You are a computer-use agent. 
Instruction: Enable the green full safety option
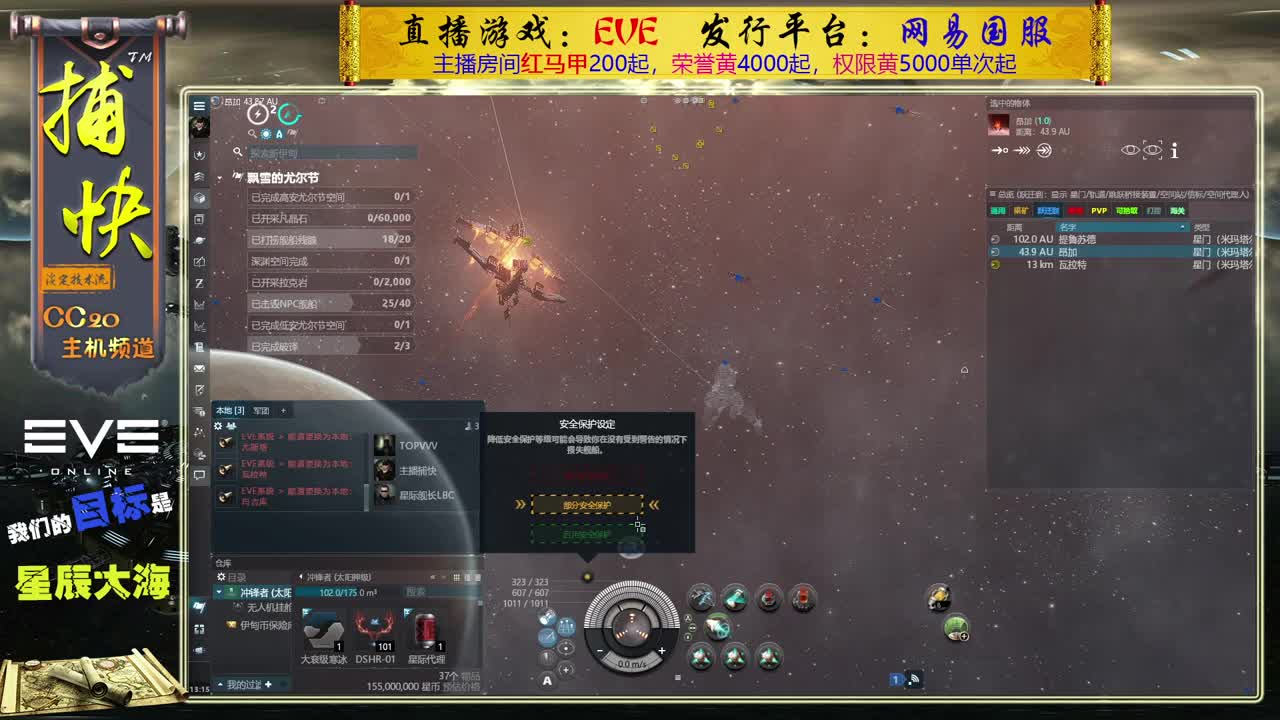point(587,533)
